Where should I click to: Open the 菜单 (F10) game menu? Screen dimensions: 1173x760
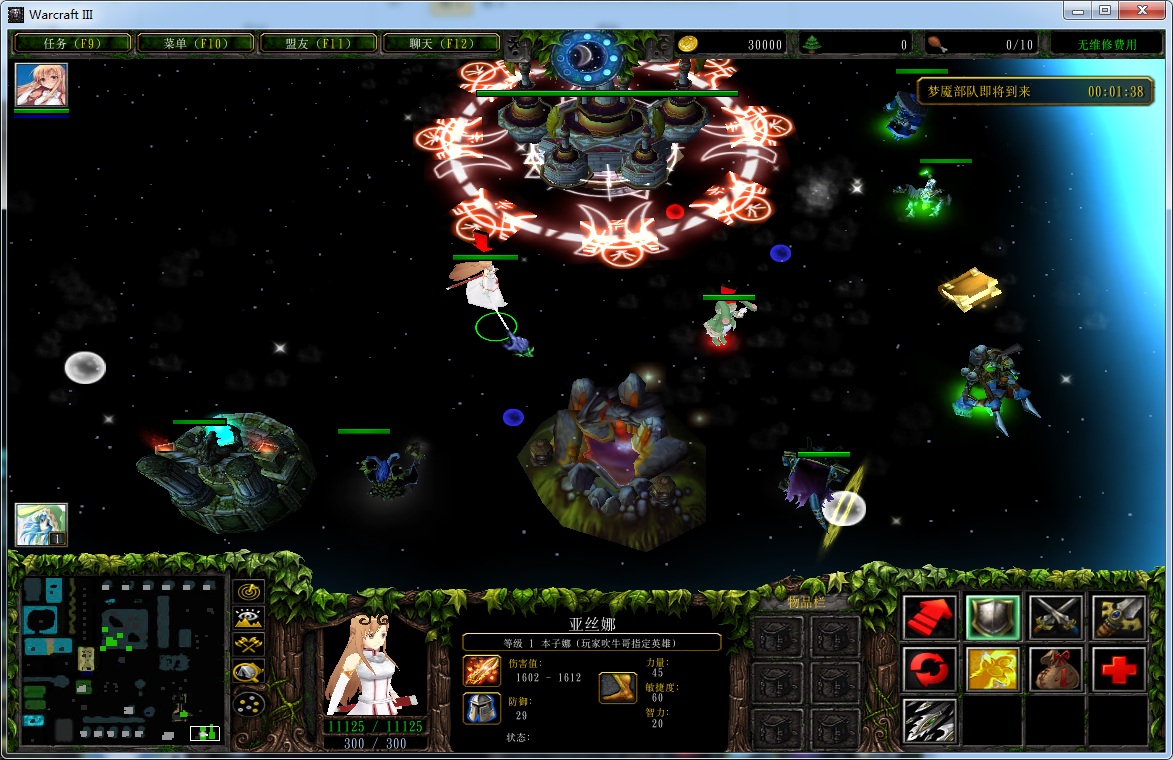[195, 43]
